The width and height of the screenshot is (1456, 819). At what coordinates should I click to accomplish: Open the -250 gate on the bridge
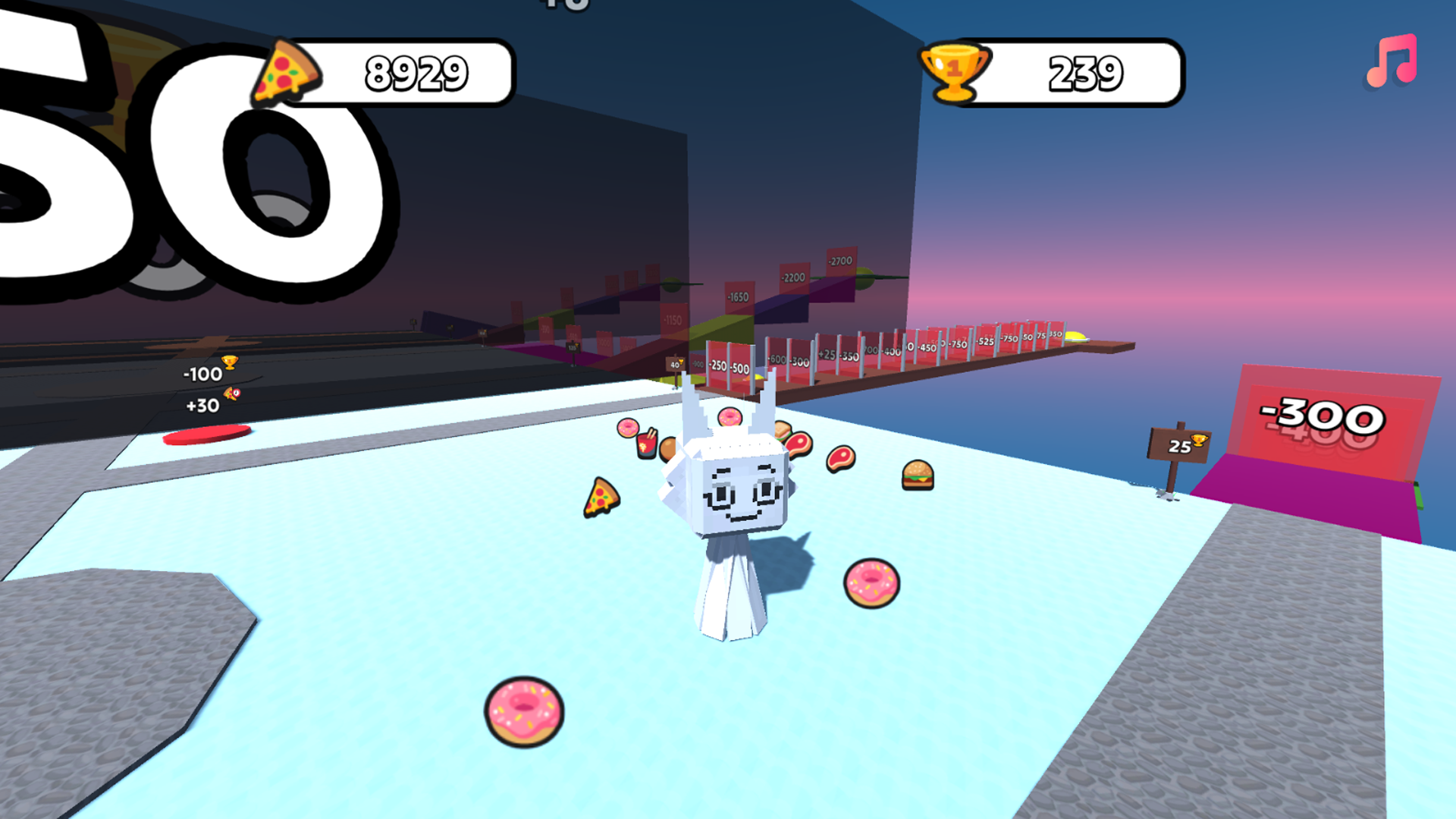[717, 366]
